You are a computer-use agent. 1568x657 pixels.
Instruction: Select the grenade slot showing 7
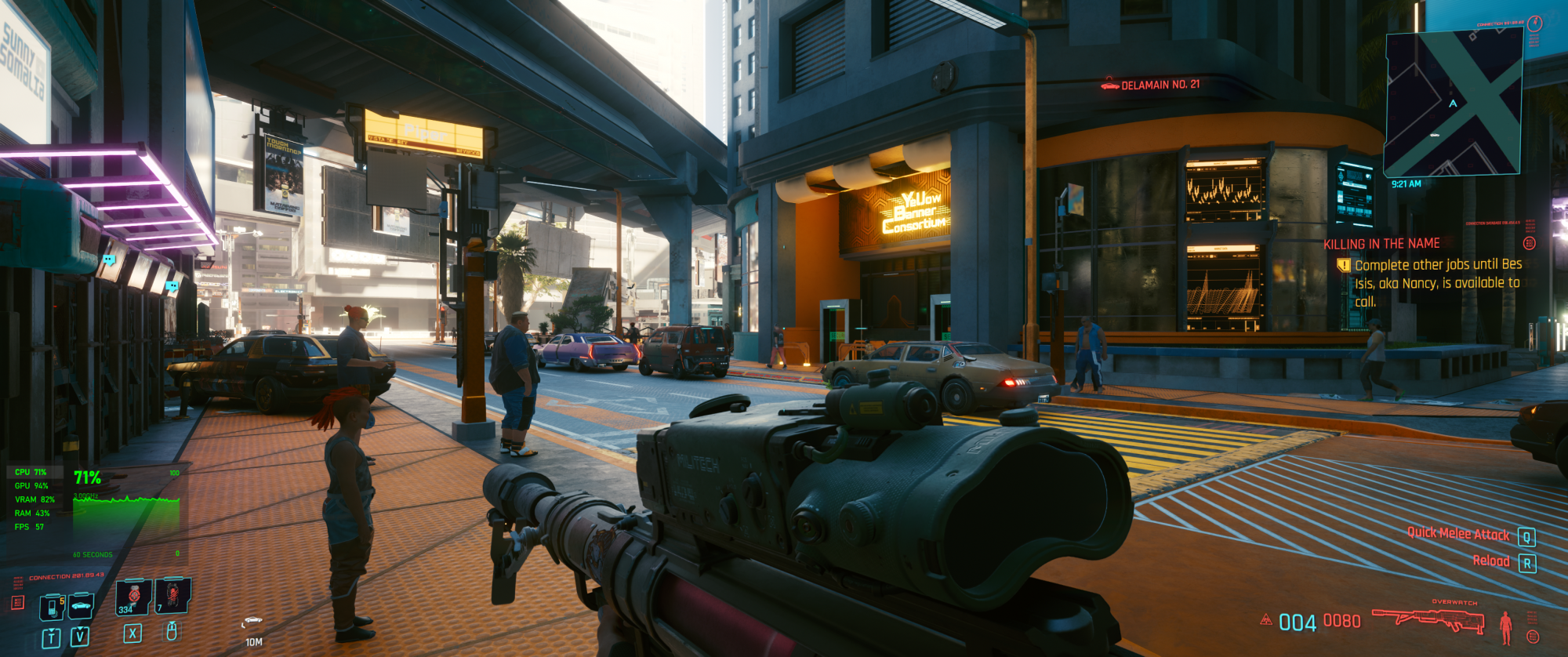[172, 596]
